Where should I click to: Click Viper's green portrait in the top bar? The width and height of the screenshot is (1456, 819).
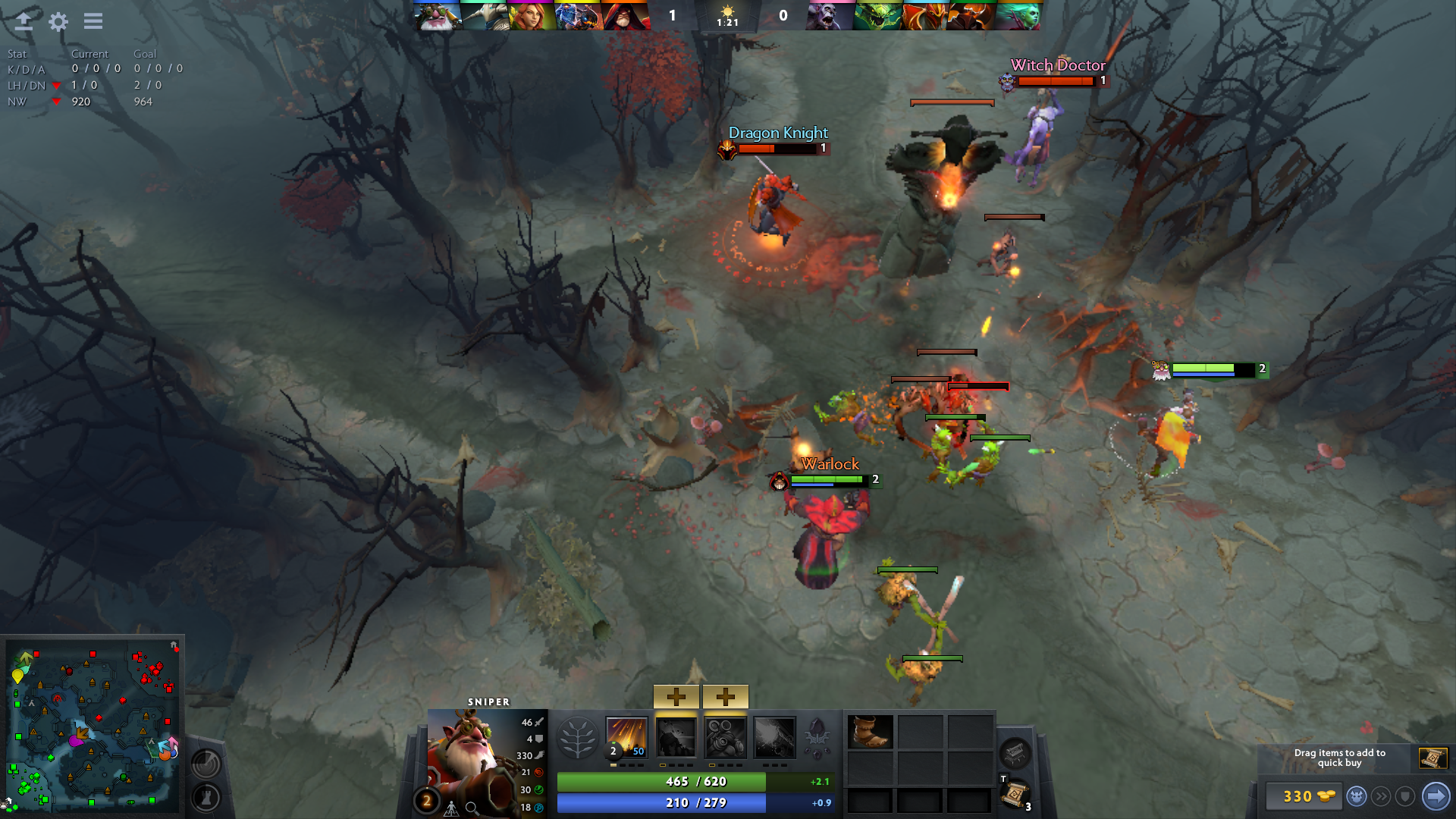(x=877, y=16)
